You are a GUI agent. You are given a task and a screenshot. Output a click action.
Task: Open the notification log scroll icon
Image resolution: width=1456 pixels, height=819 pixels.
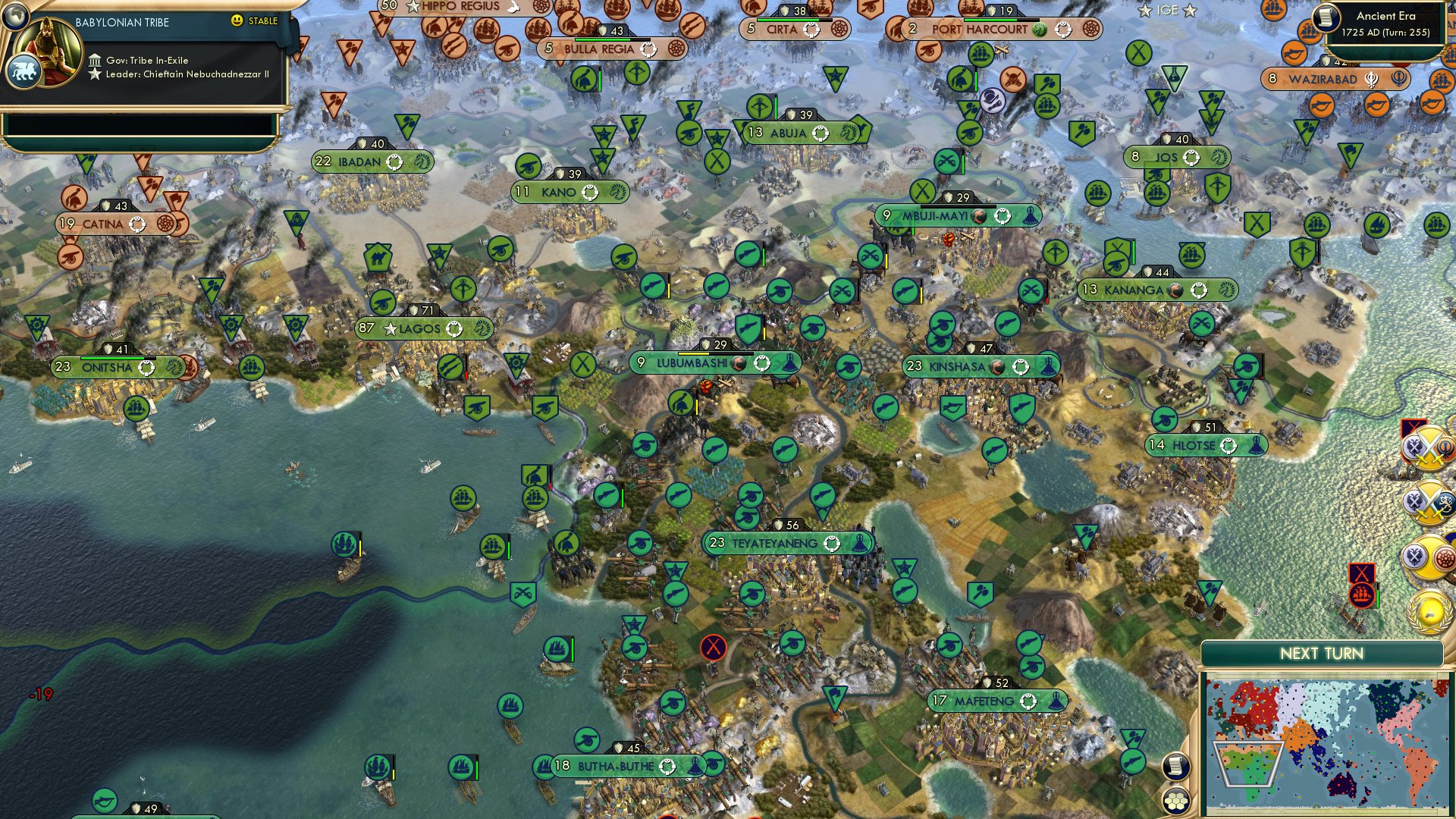click(x=1174, y=767)
